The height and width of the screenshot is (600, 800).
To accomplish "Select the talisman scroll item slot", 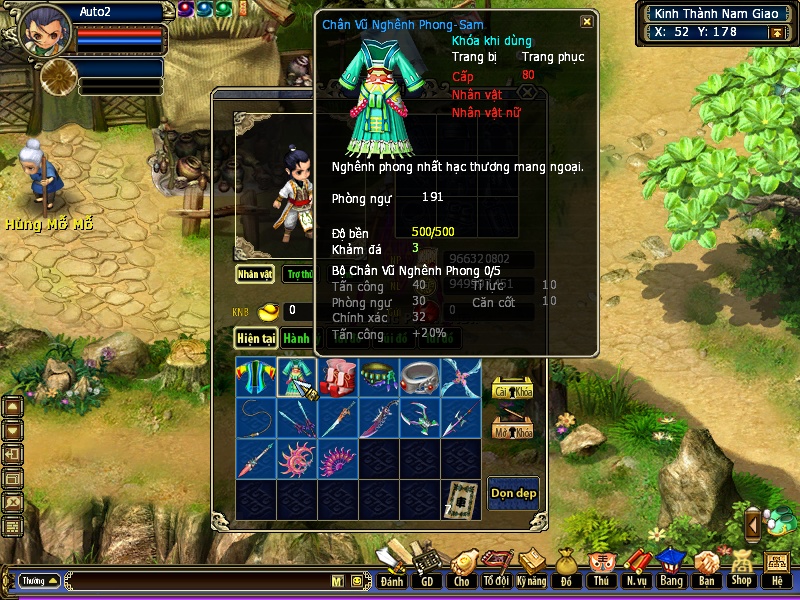I will [461, 497].
